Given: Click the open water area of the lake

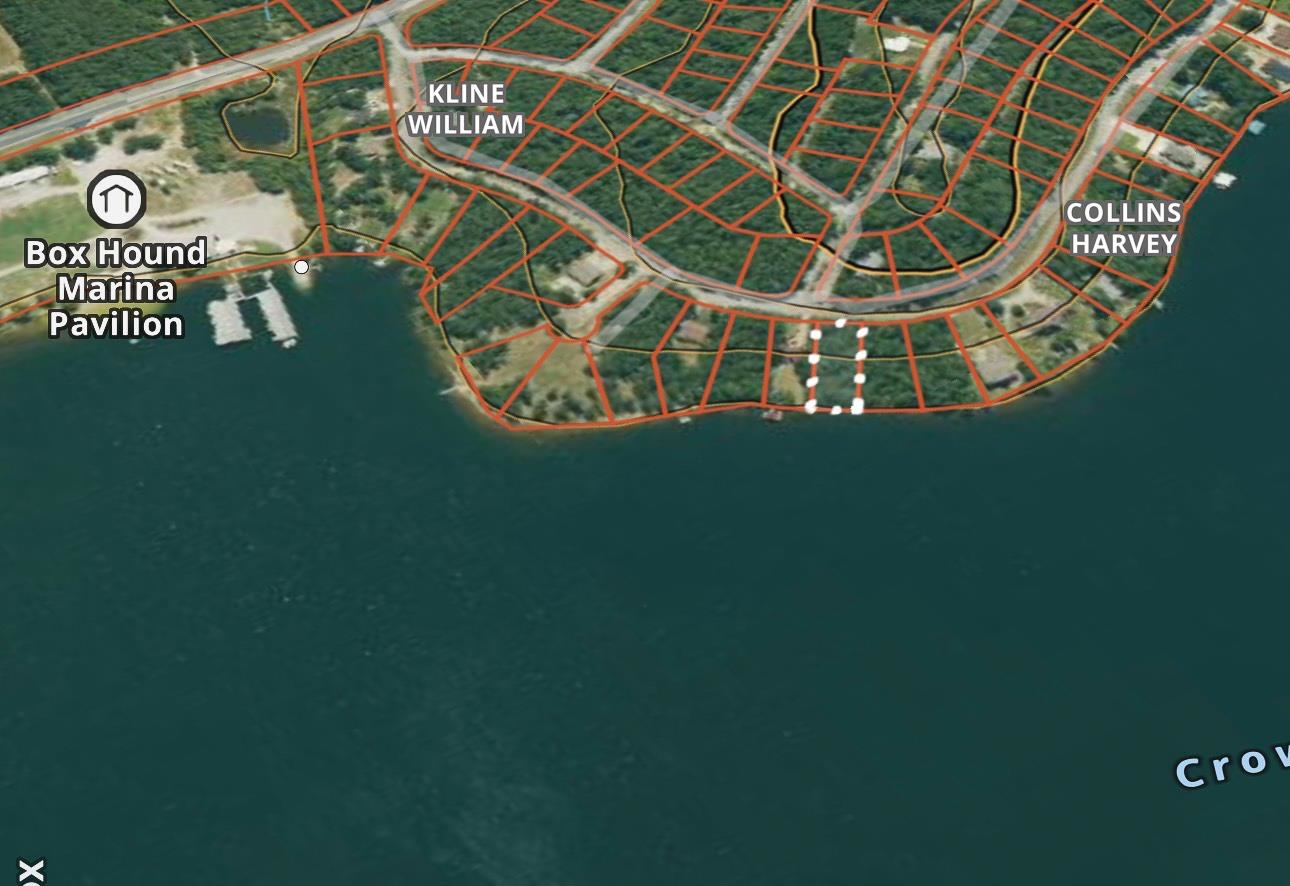Looking at the screenshot, I should 600,650.
